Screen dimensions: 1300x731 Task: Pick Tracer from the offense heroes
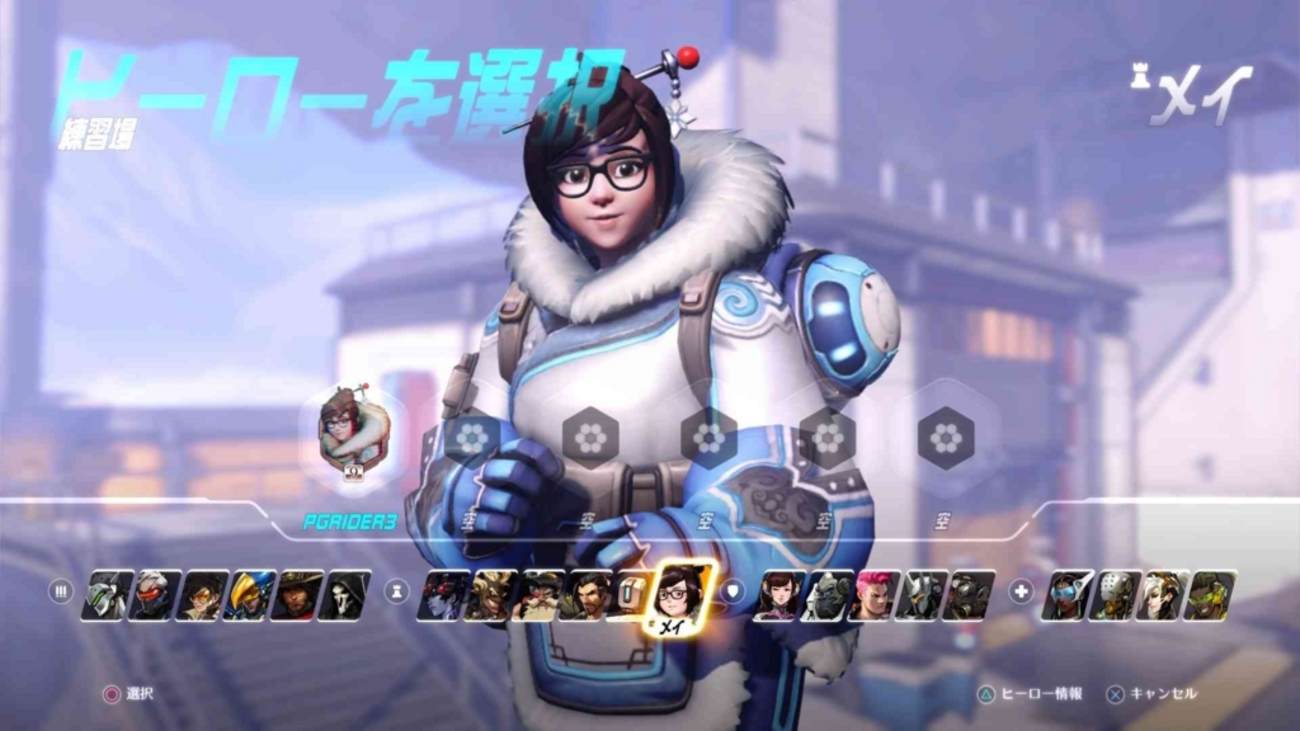click(x=201, y=595)
